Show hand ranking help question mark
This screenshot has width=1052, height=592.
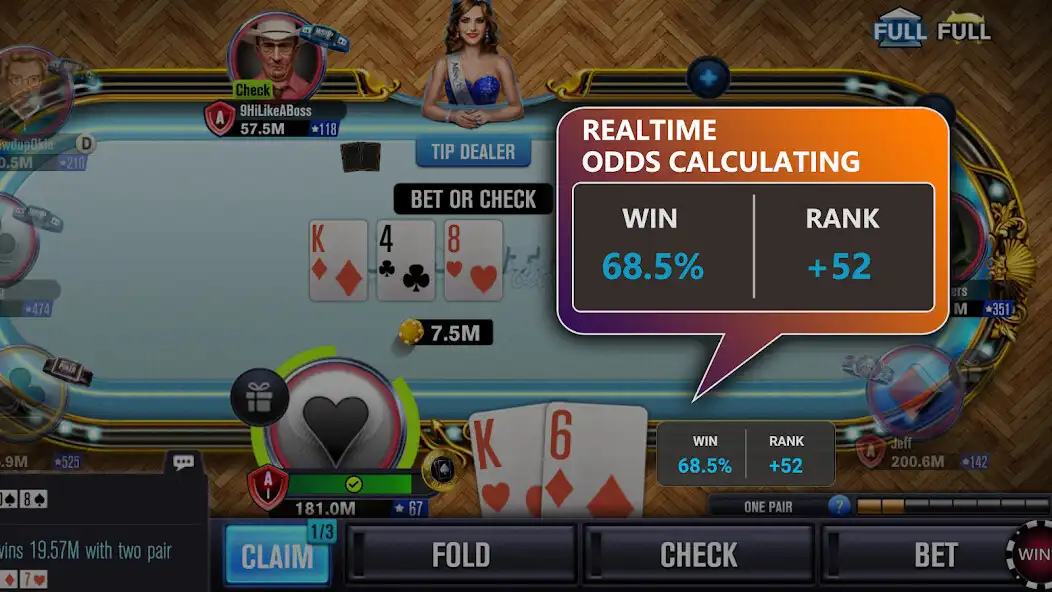coord(839,506)
